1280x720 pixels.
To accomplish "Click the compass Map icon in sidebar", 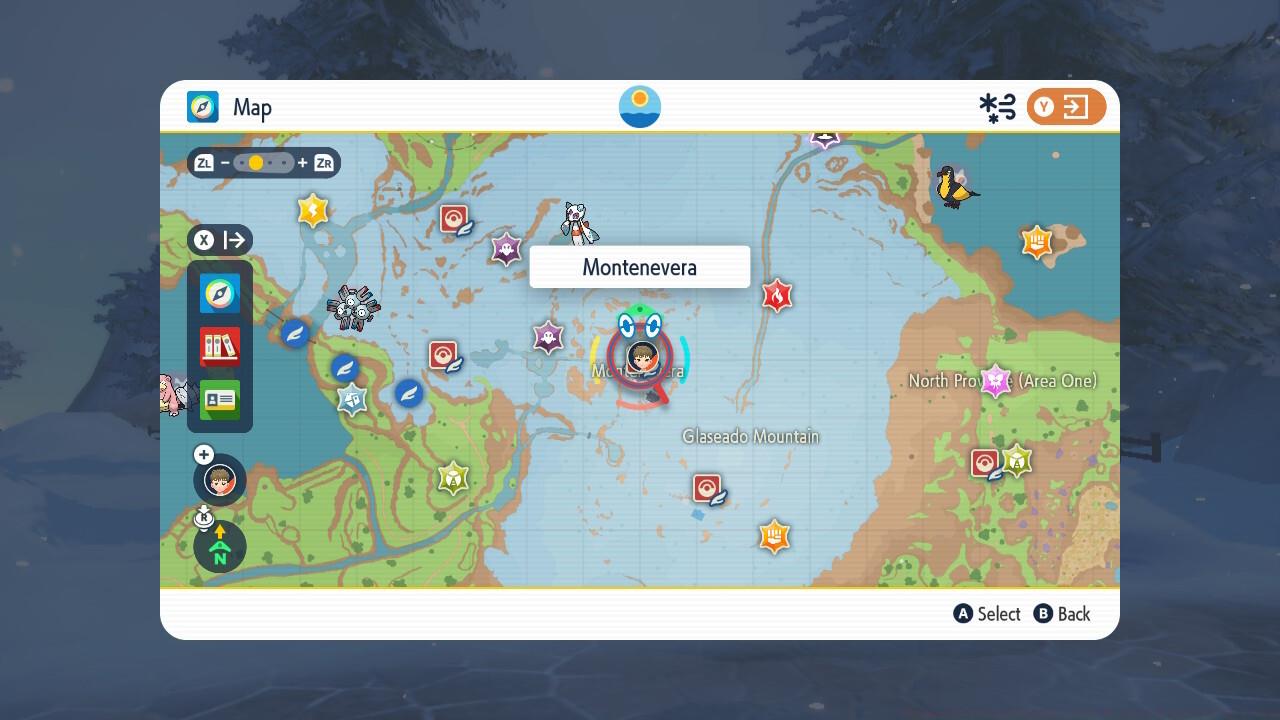I will pyautogui.click(x=219, y=294).
